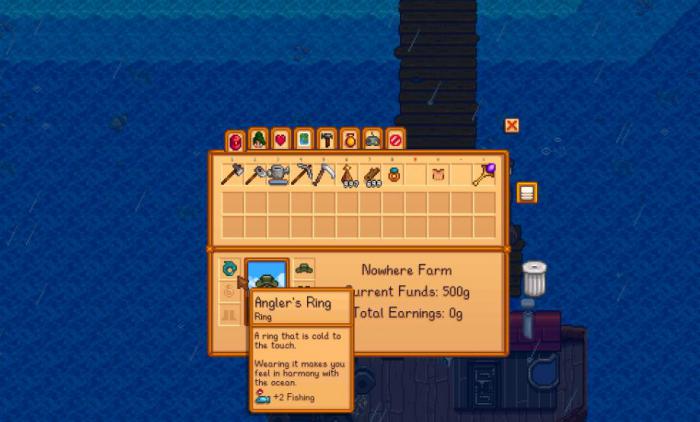Screen dimensions: 700x422
Task: Grab the pickaxe from the inventory
Action: coord(301,175)
